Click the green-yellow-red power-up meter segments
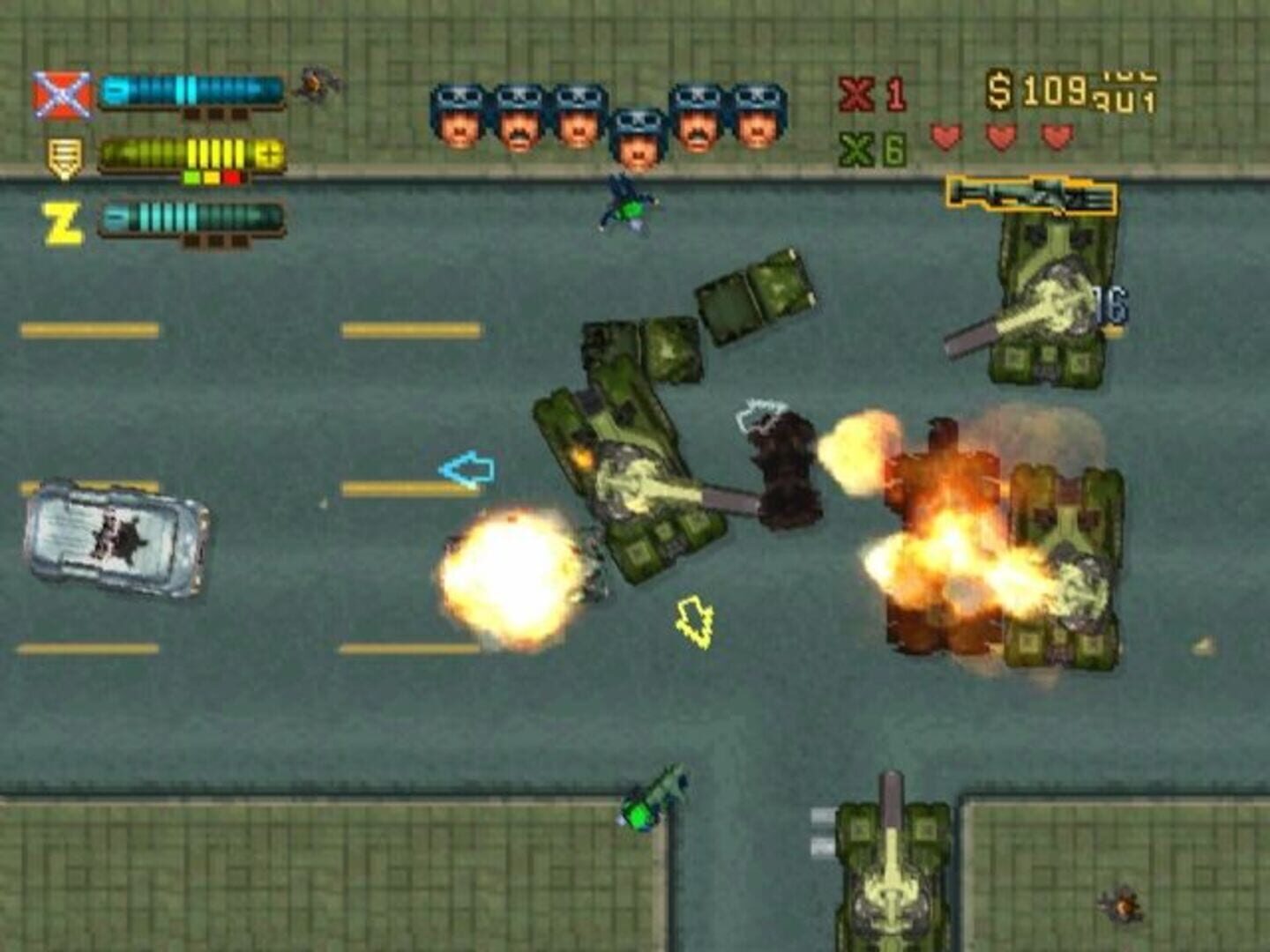 click(x=212, y=176)
